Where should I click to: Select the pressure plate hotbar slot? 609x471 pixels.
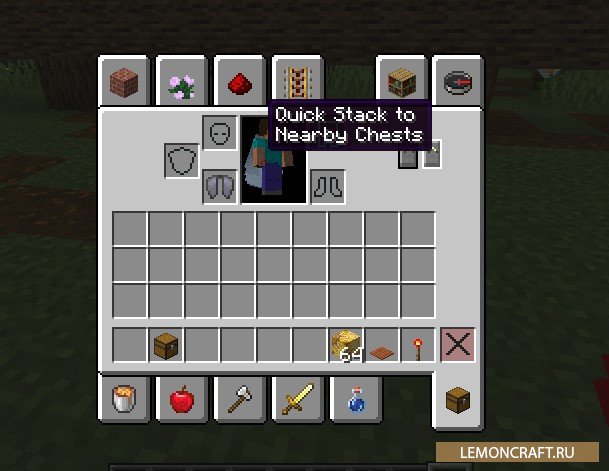click(x=382, y=346)
